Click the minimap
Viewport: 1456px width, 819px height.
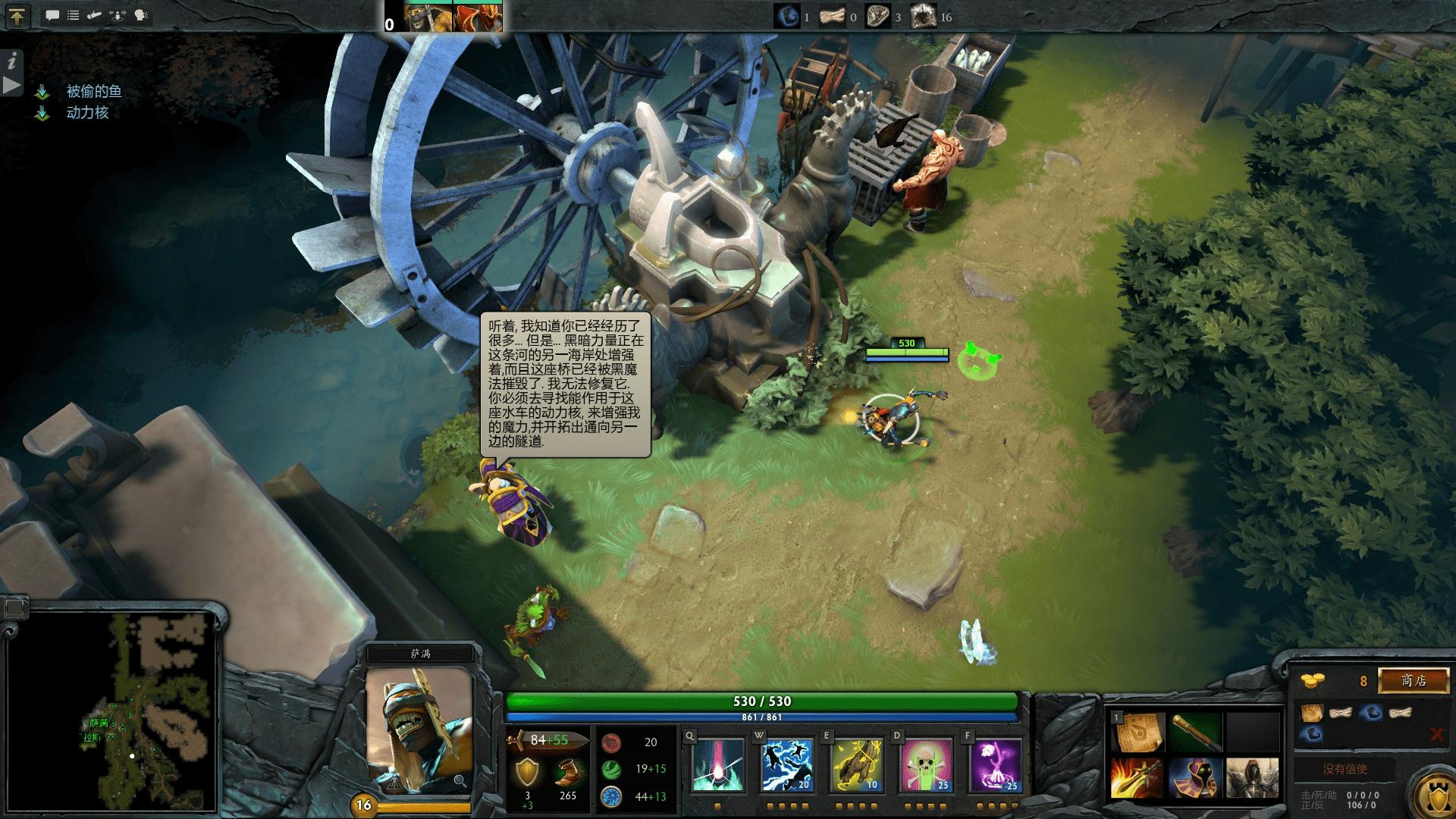pyautogui.click(x=114, y=713)
